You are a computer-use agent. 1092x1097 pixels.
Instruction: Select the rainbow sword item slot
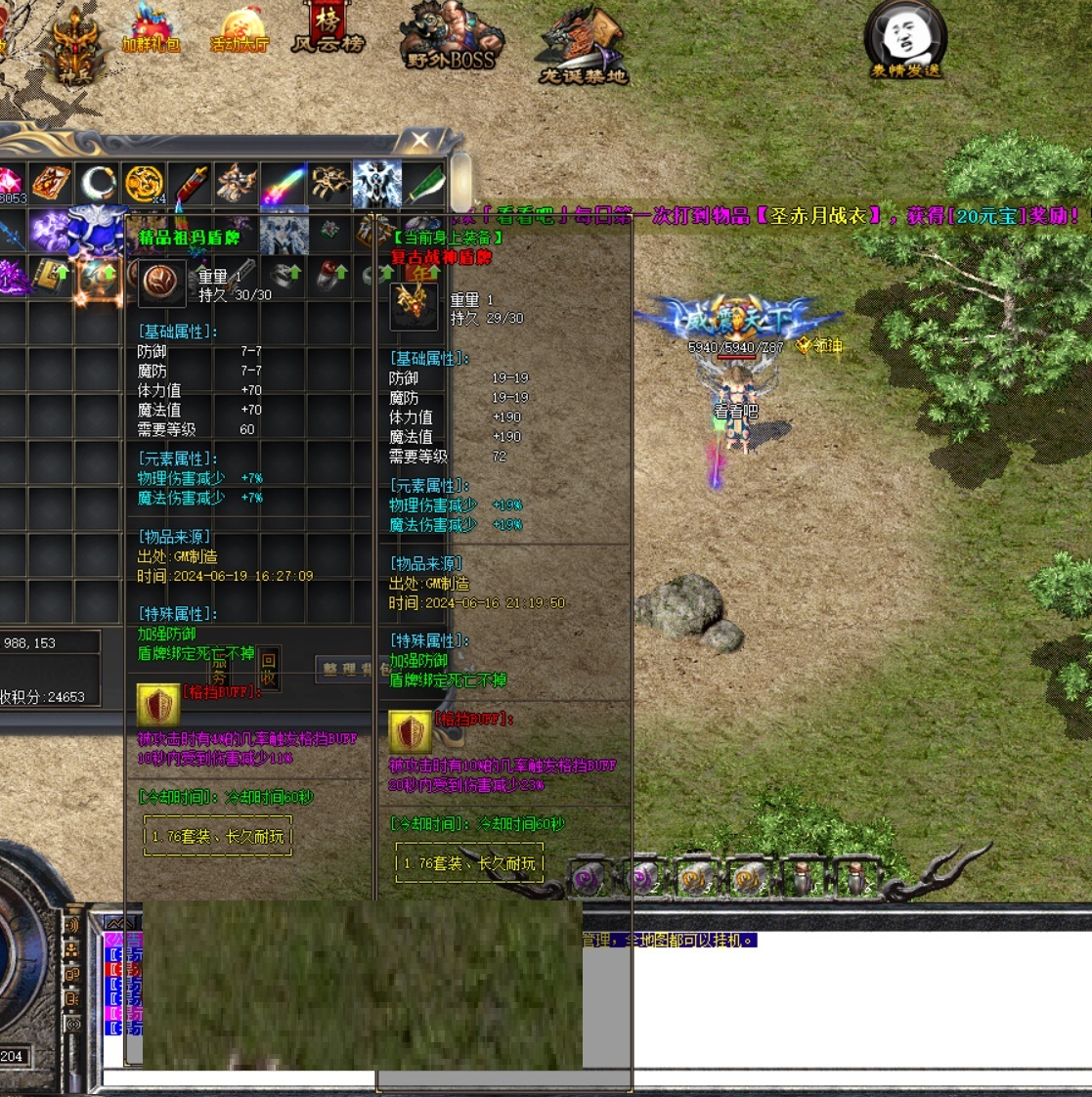point(284,184)
